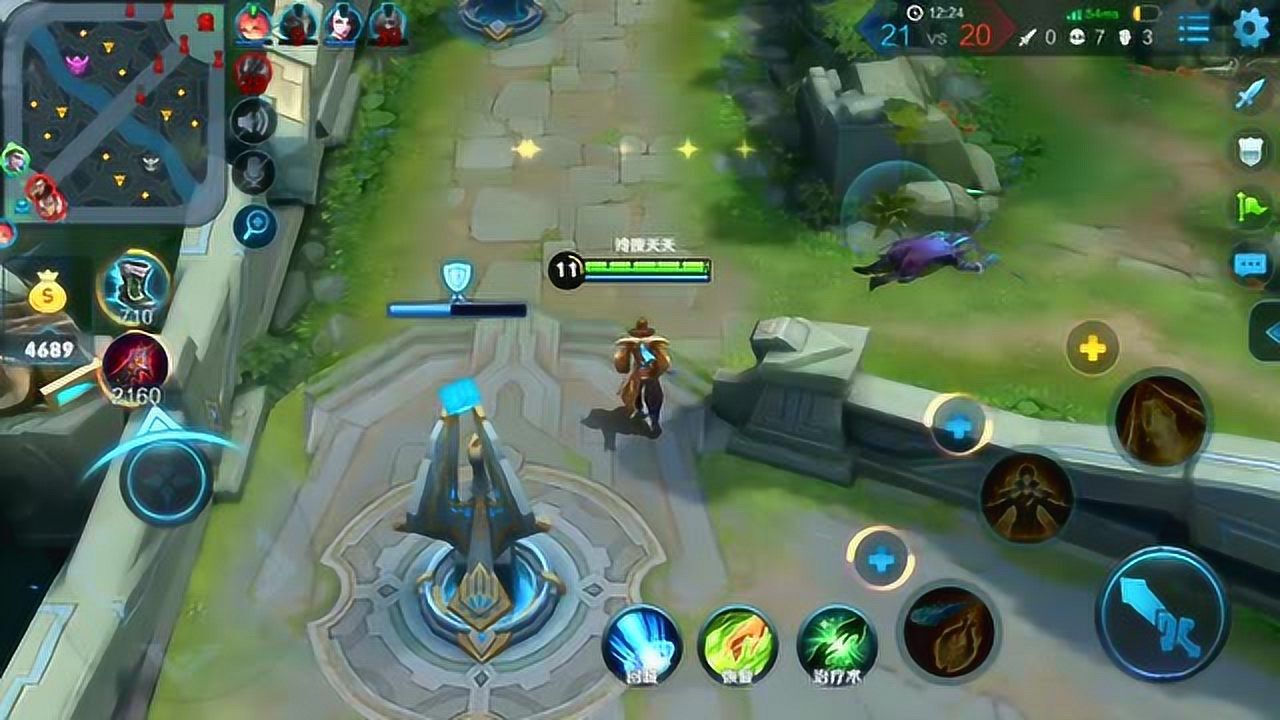Use the green Restore ability
This screenshot has width=1280, height=720.
pyautogui.click(x=738, y=644)
